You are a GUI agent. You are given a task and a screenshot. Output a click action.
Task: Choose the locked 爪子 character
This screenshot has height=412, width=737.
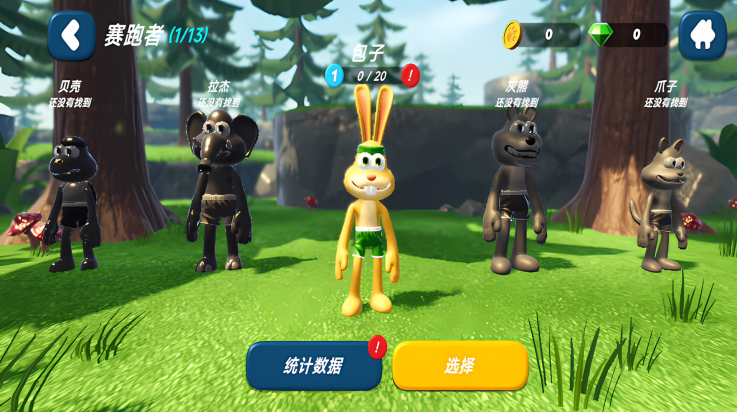click(663, 205)
